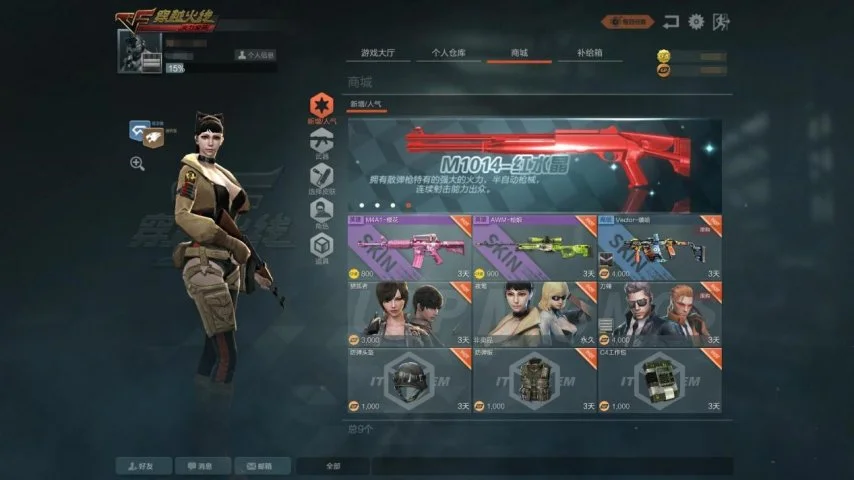Screen dimensions: 854x480
Task: Select the bulletproof helmet item
Action: [x=408, y=380]
